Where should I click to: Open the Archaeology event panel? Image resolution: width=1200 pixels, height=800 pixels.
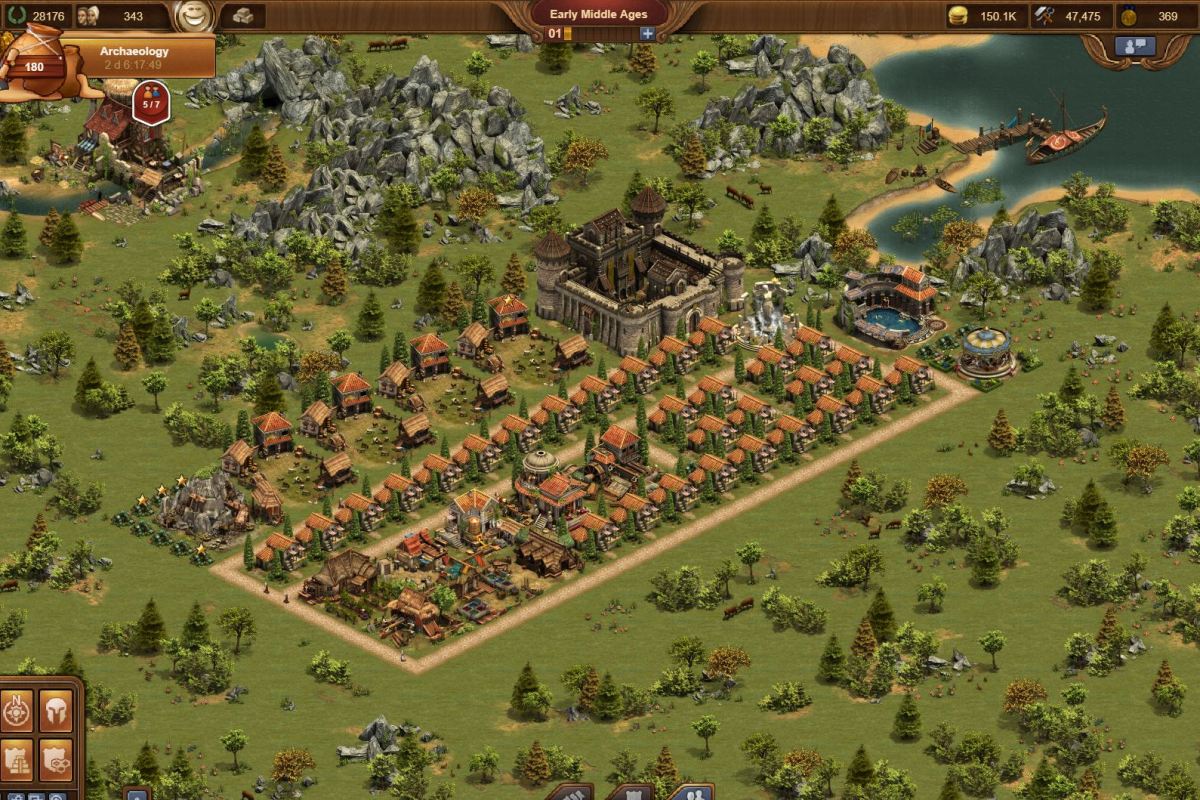(x=134, y=57)
